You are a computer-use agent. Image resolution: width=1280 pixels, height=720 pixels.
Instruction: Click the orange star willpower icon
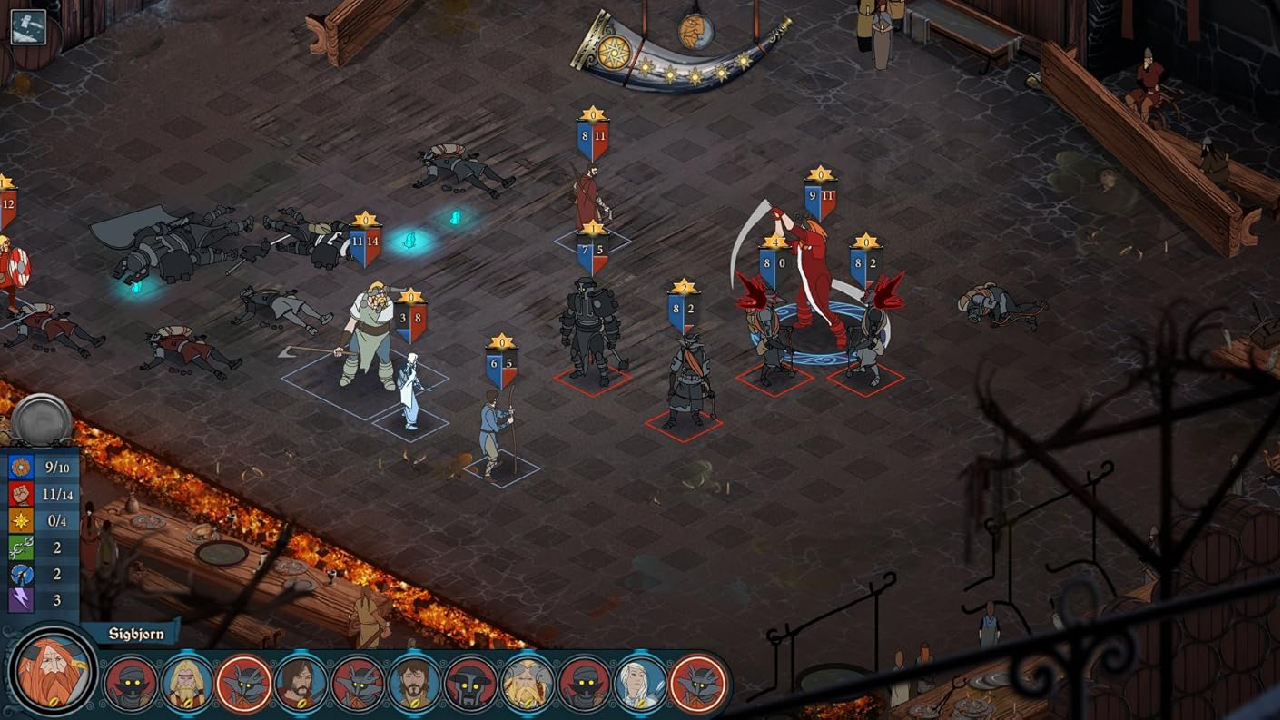21,521
